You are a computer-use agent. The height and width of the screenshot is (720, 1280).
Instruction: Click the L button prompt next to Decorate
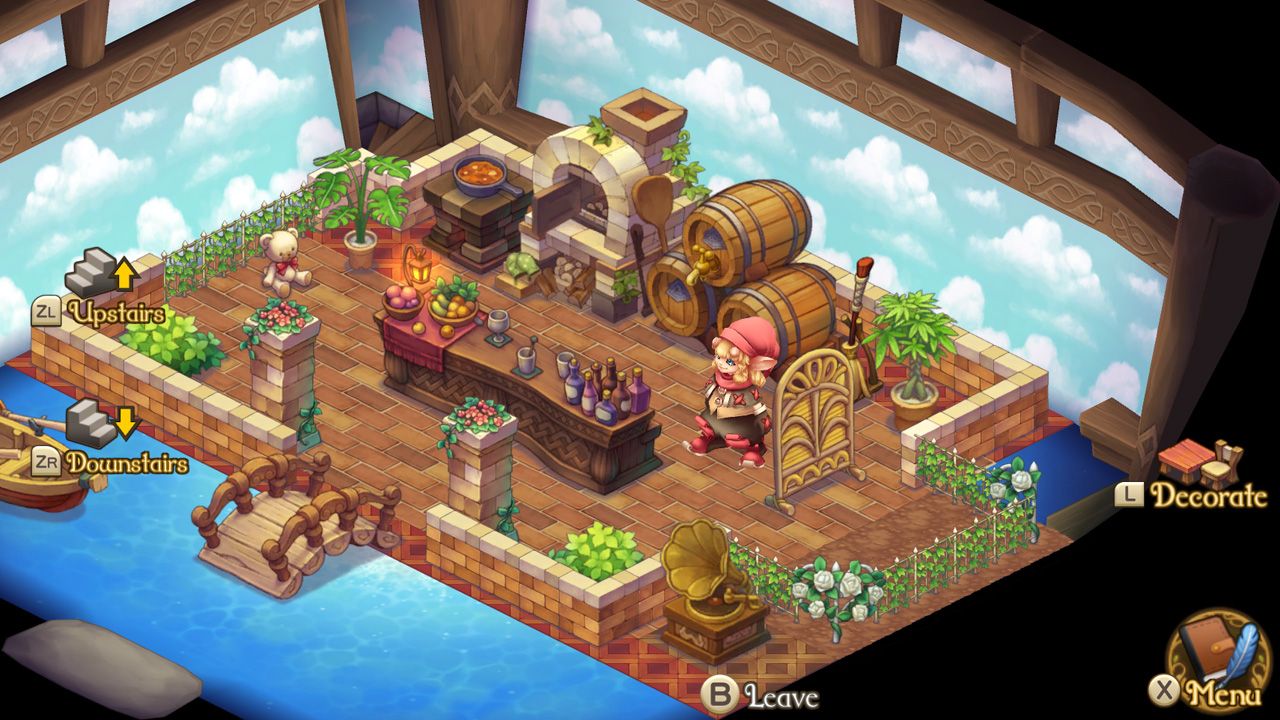point(1129,495)
